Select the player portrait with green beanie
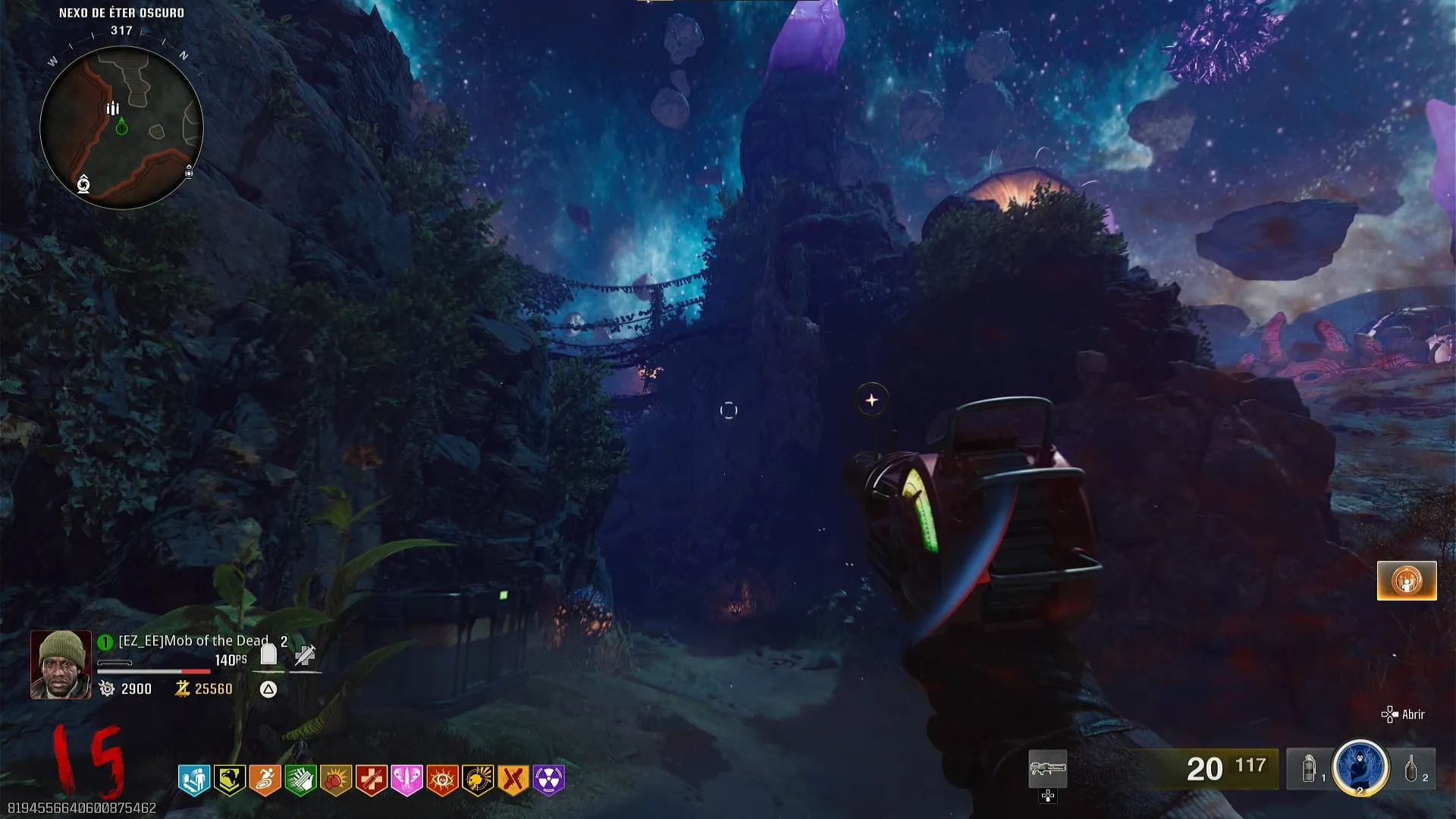This screenshot has width=1456, height=819. click(61, 665)
